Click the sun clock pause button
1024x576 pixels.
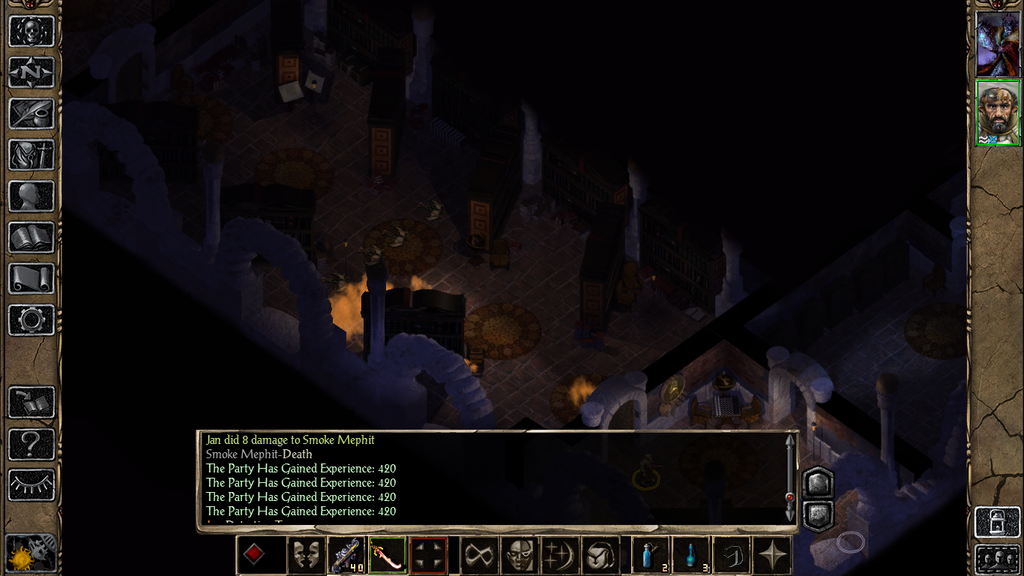[30, 553]
